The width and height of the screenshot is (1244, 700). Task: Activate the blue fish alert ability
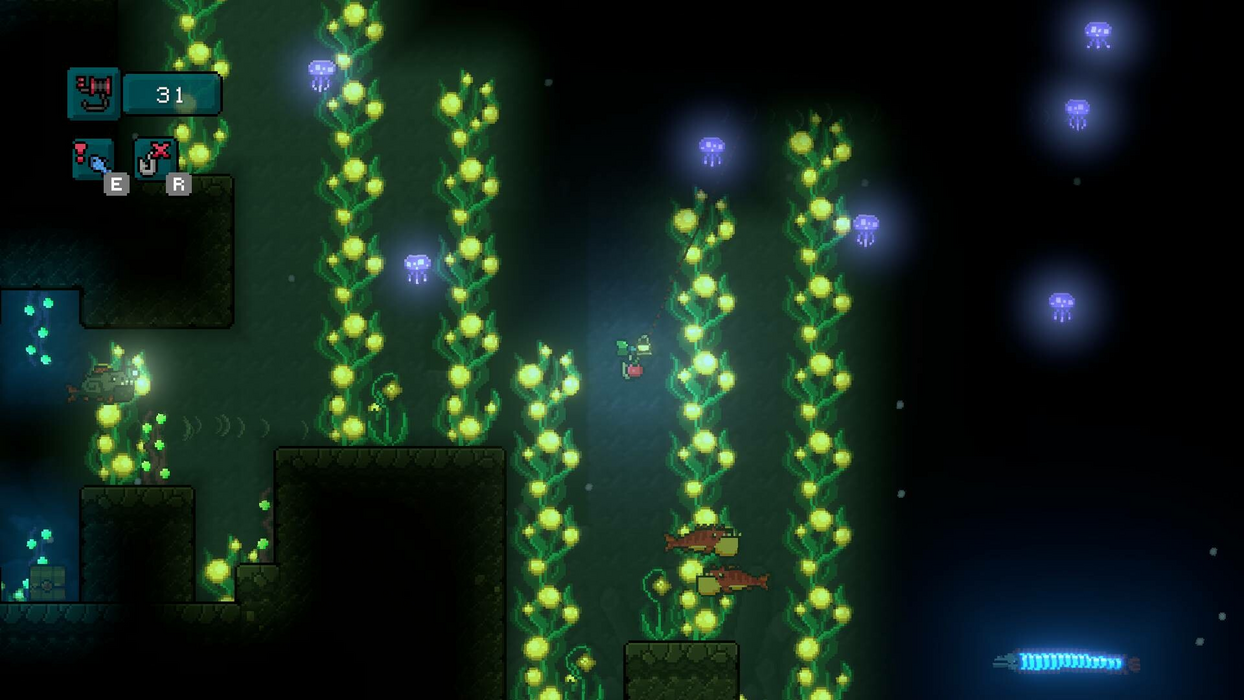tap(93, 159)
